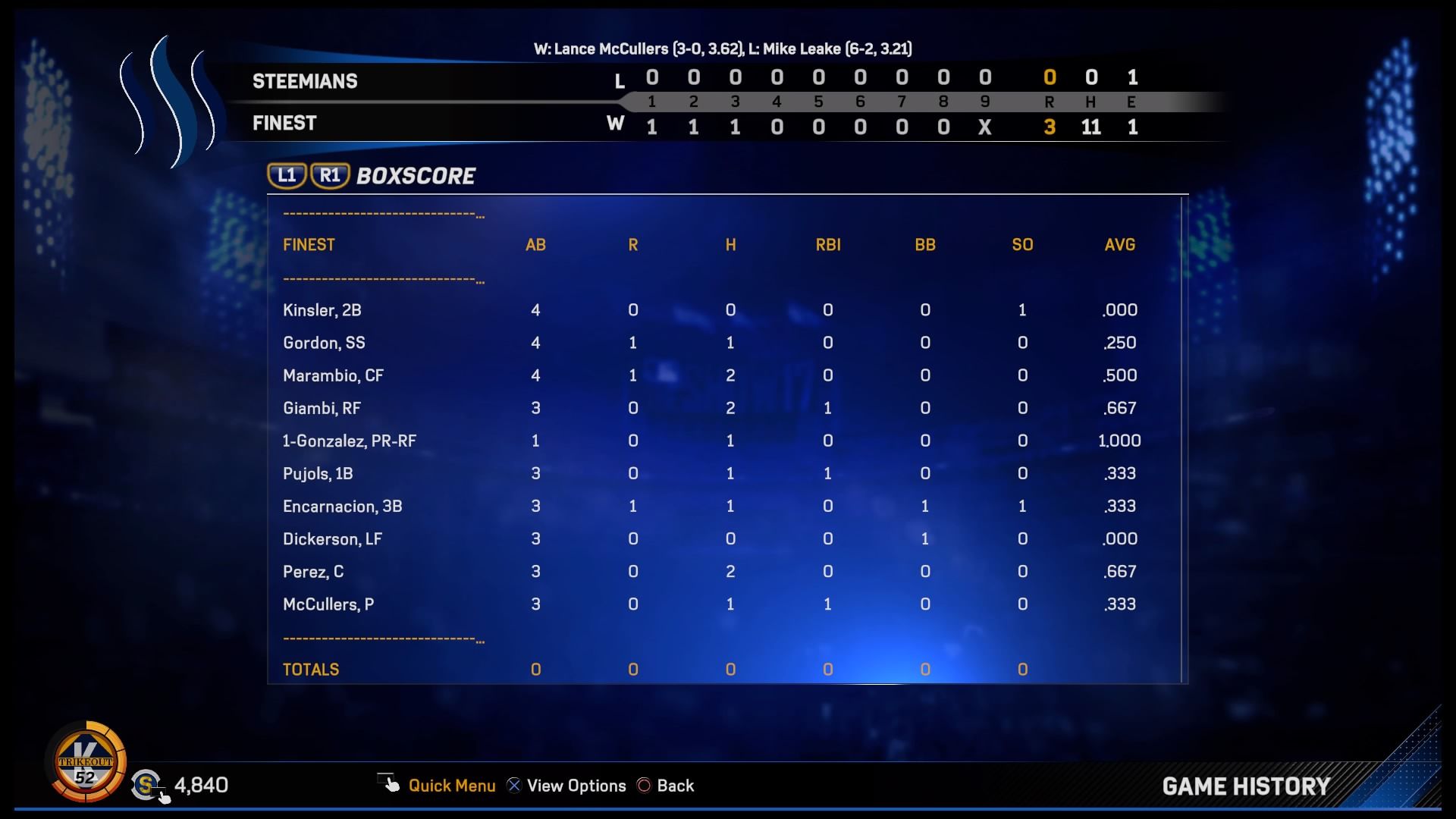Select the TOTALS row
Viewport: 1456px width, 819px height.
click(311, 670)
